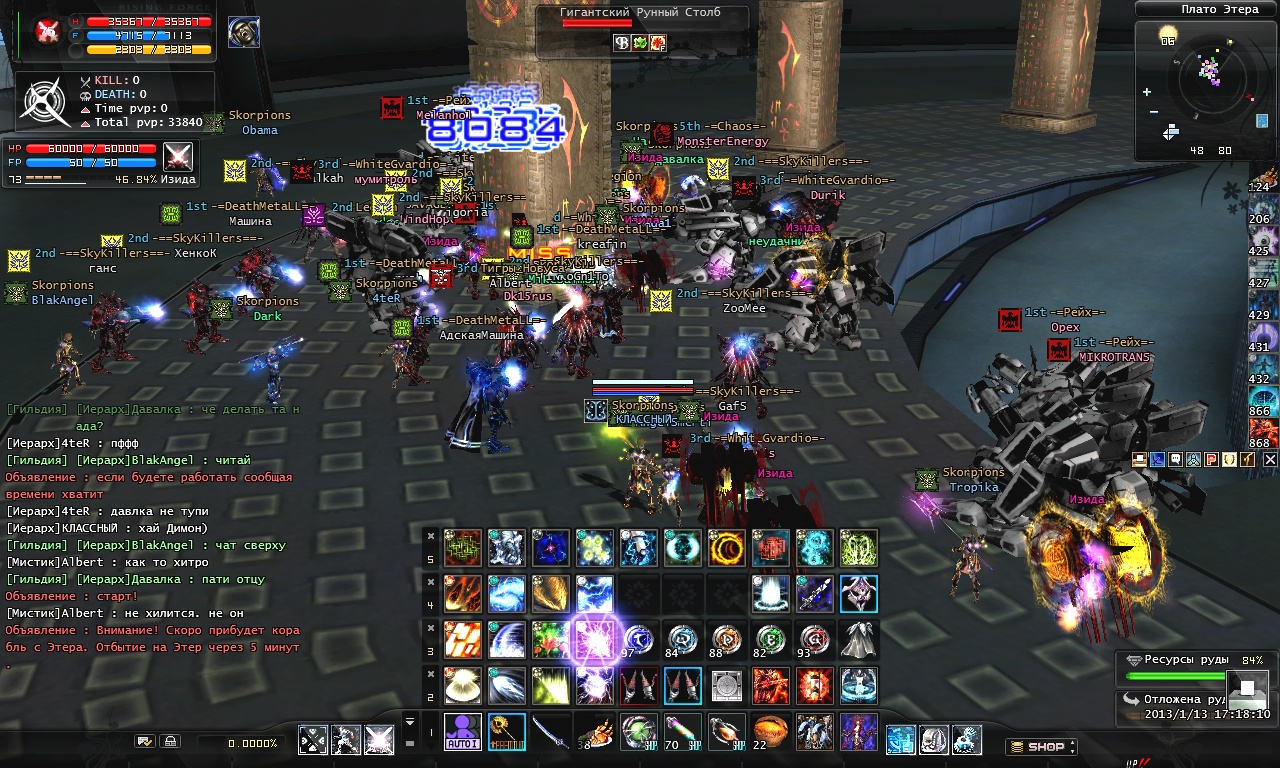Use the green medal with count 82
The width and height of the screenshot is (1280, 768).
click(770, 640)
